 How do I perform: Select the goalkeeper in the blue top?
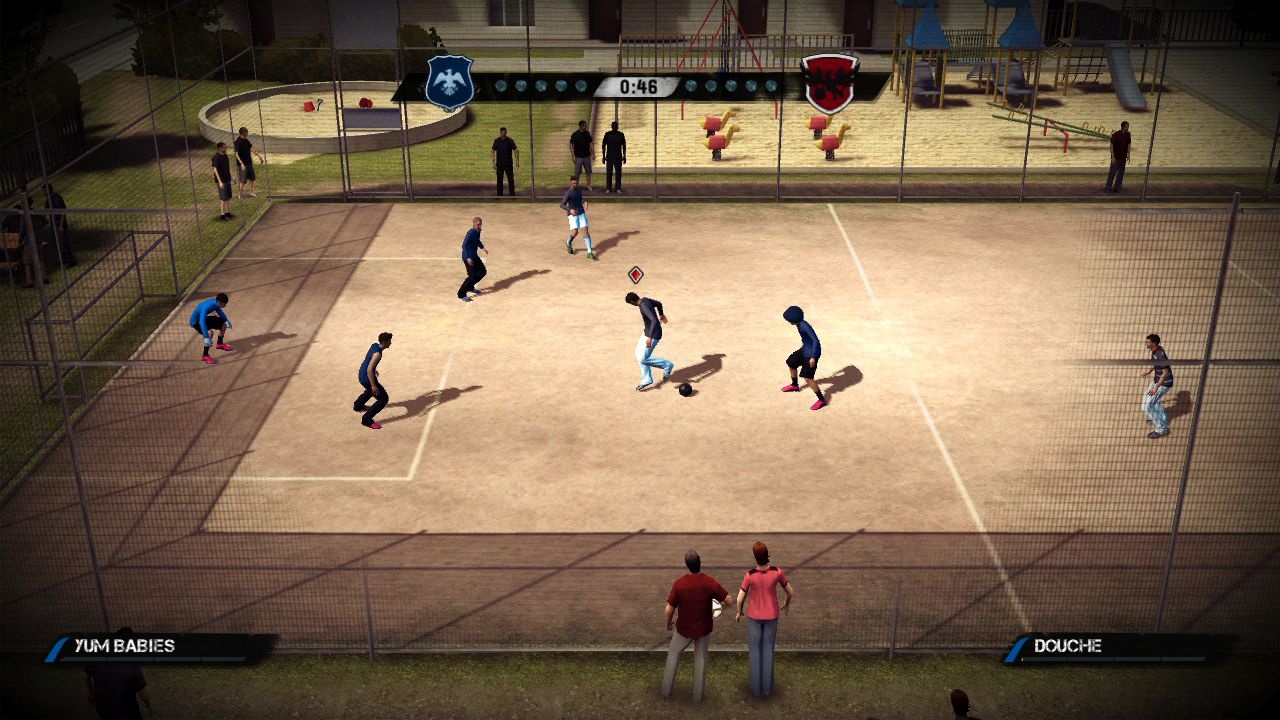(x=210, y=322)
